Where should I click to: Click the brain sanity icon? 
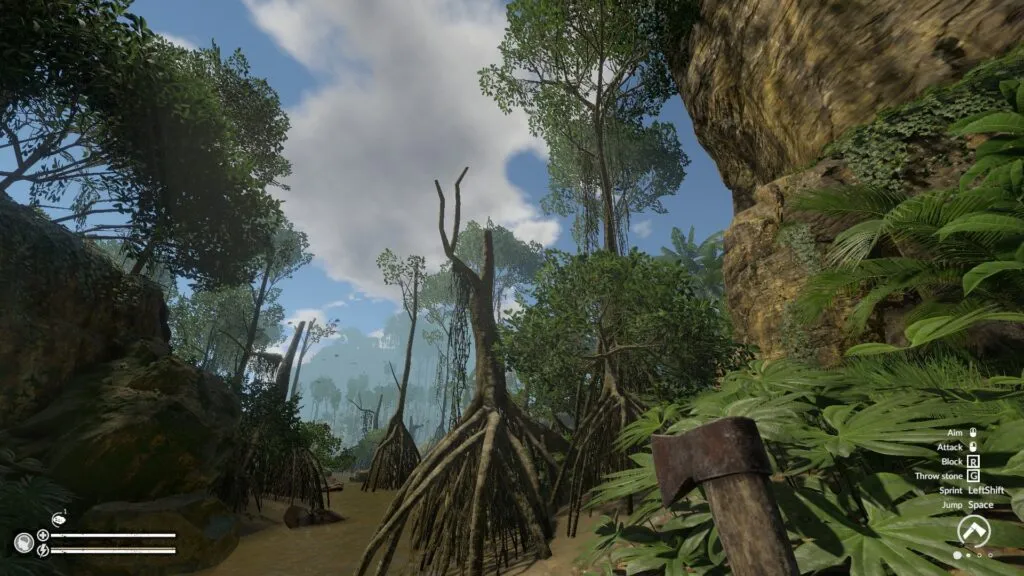tap(23, 543)
